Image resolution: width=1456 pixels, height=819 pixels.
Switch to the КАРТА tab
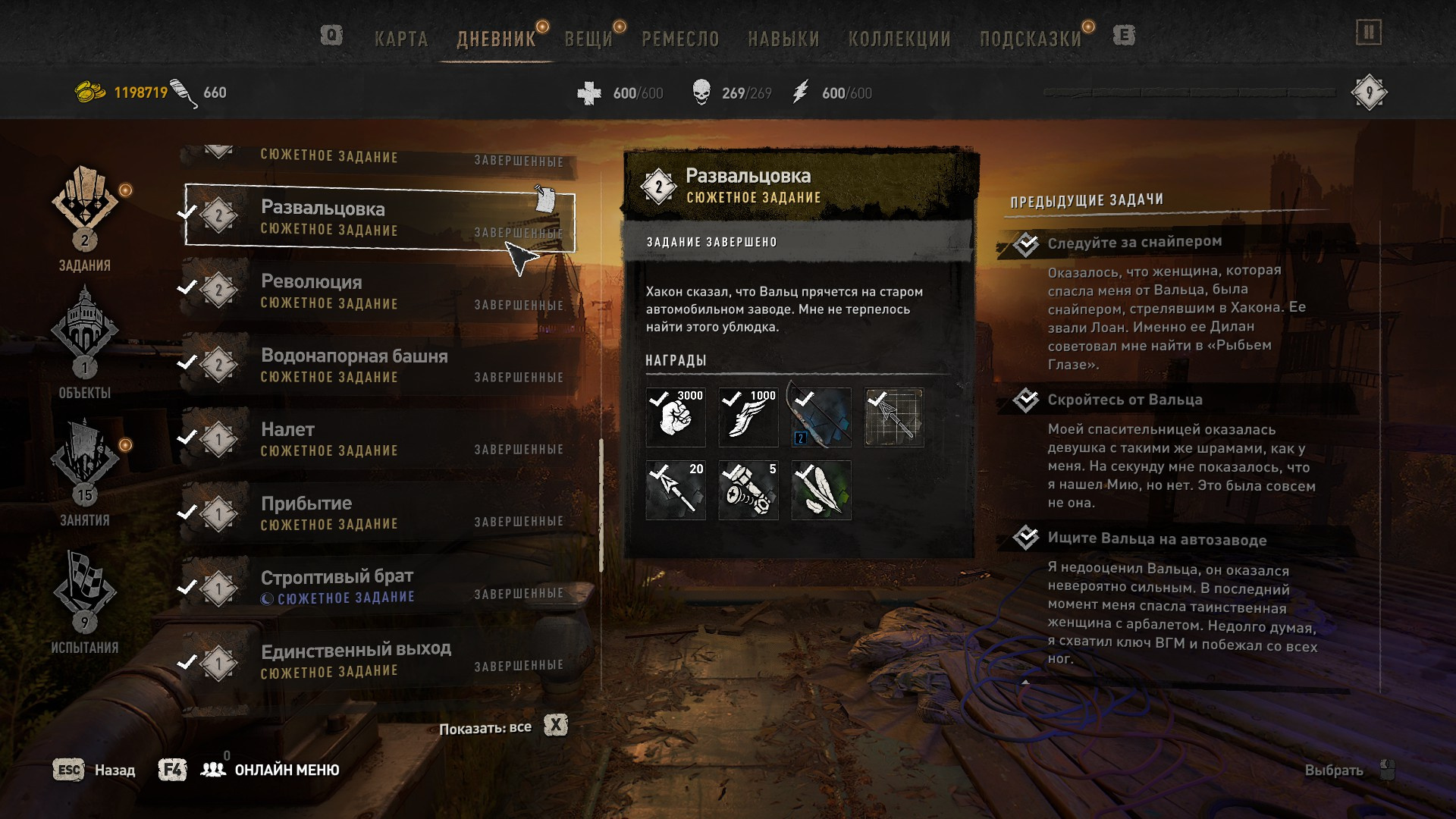pos(401,39)
